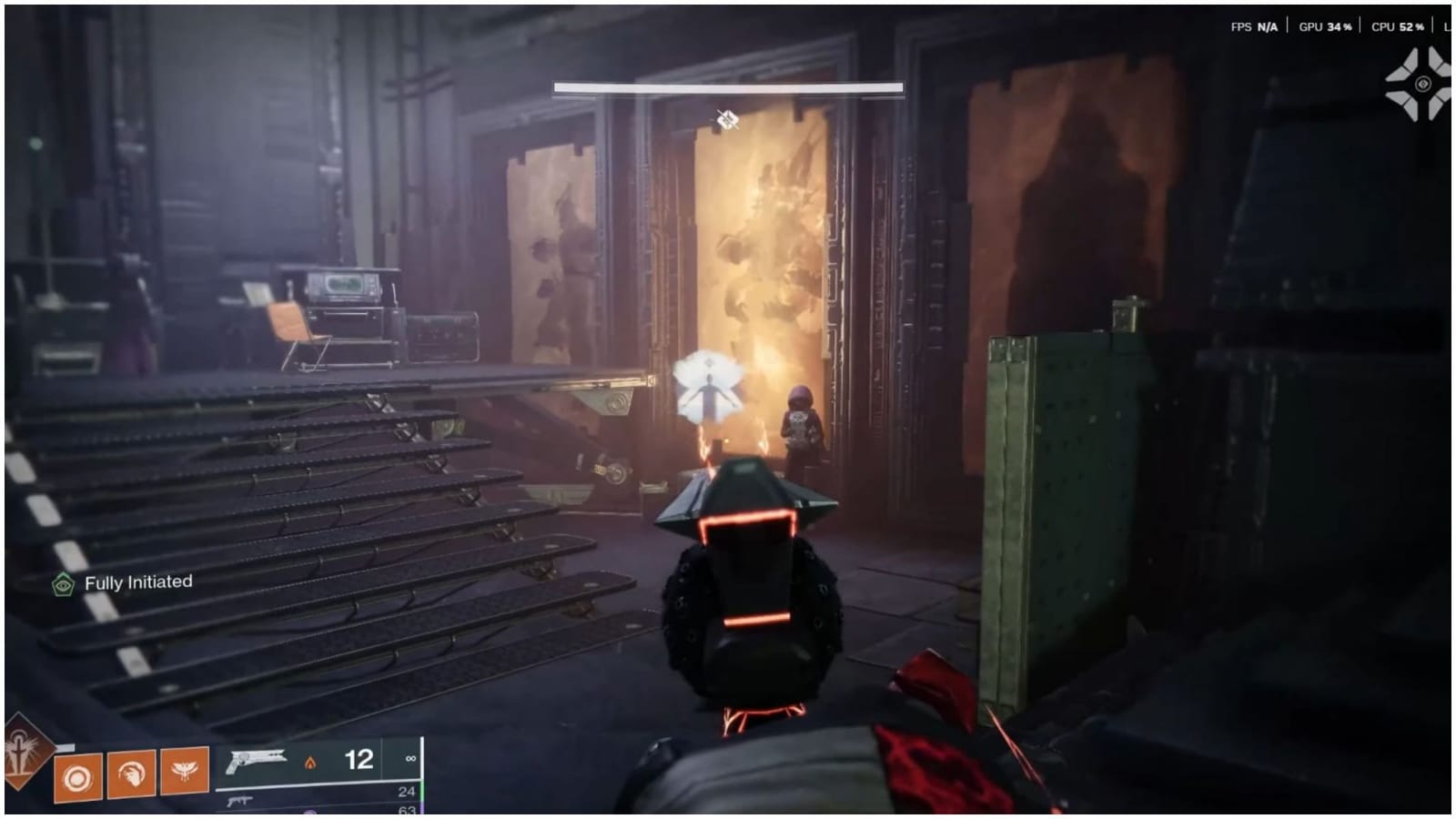Click the solar burn icon beside ammo count
The height and width of the screenshot is (819, 1456).
click(x=310, y=763)
